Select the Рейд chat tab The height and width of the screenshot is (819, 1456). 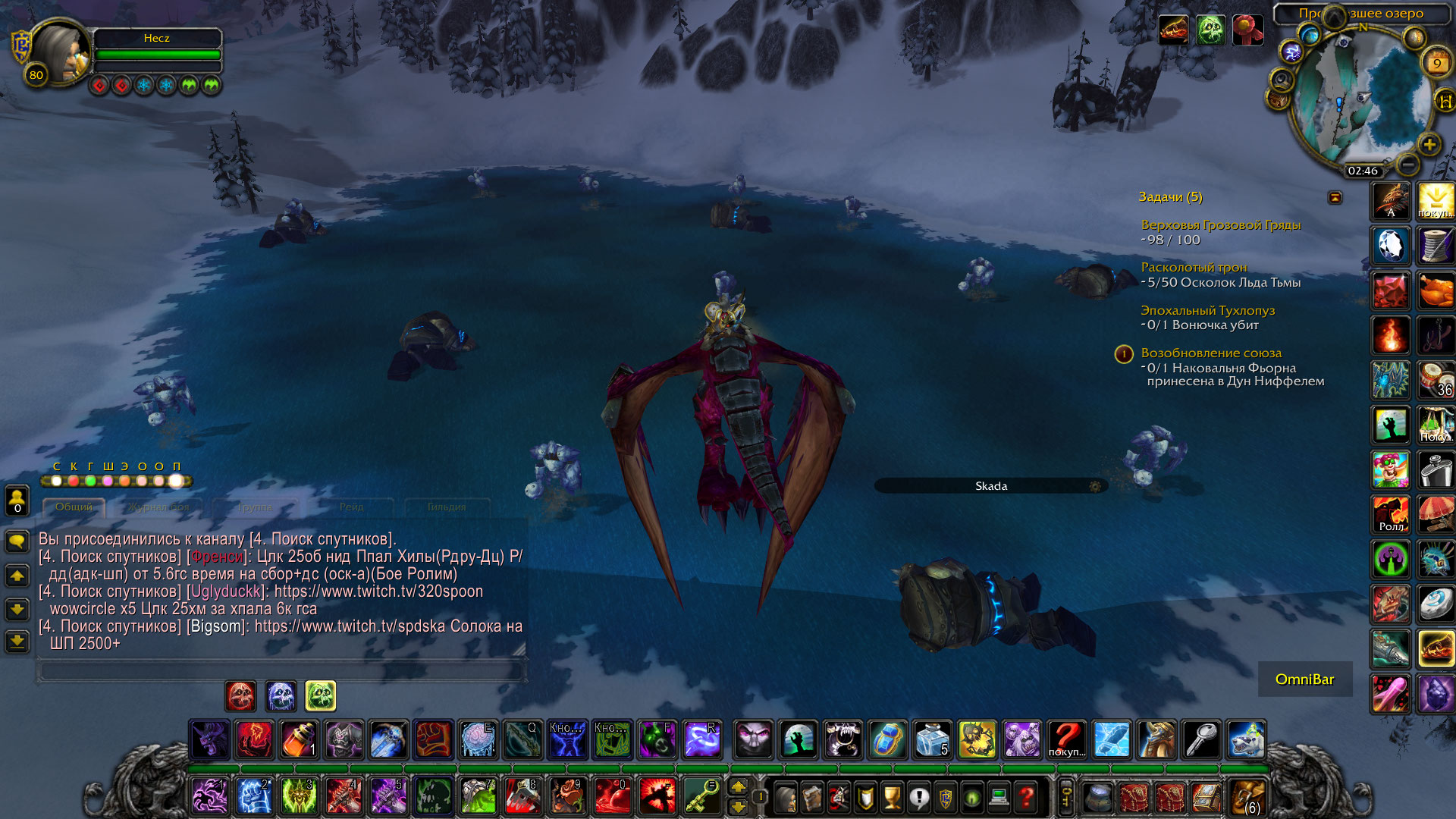pyautogui.click(x=351, y=507)
